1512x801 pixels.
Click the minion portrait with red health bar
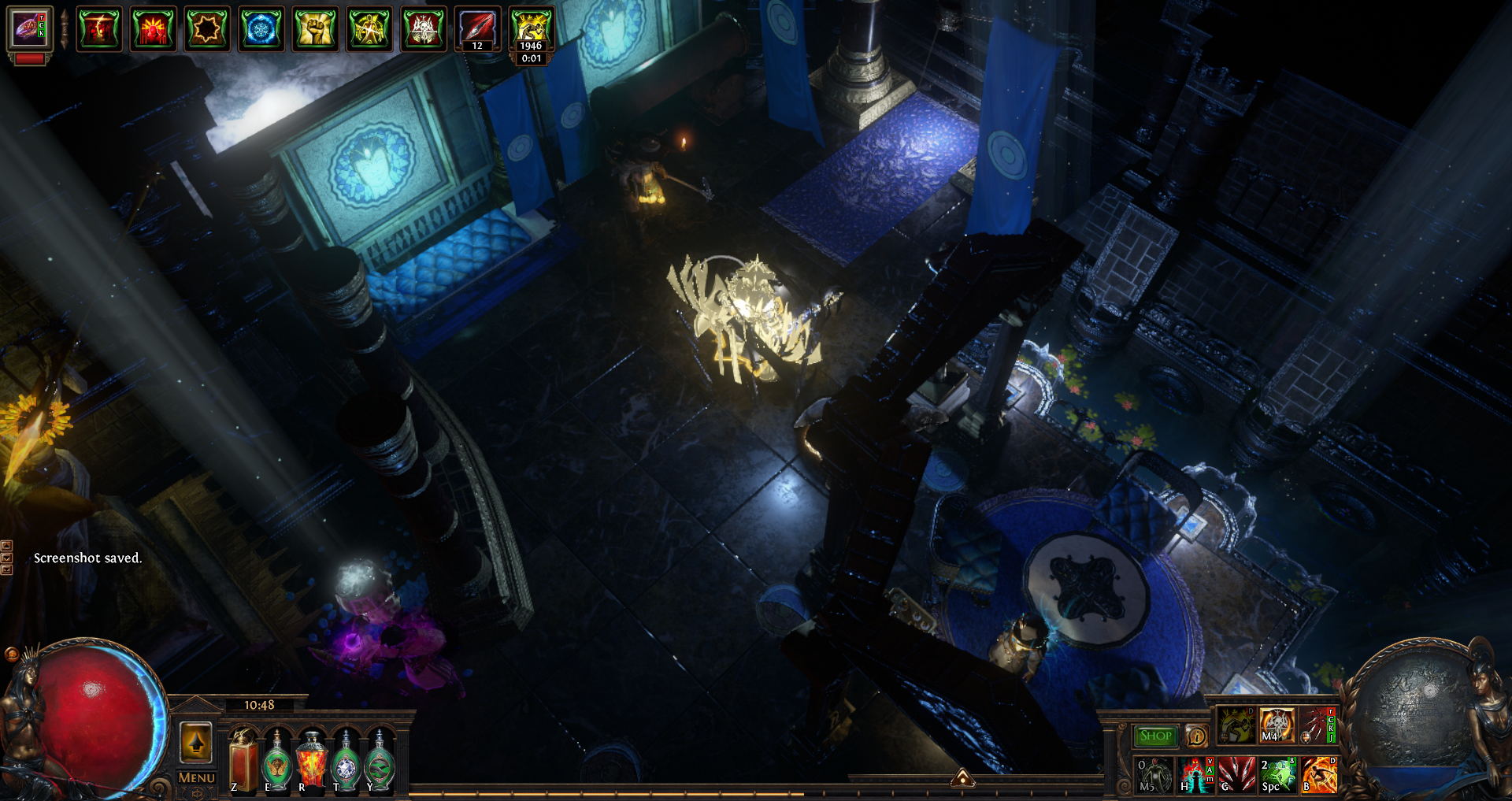click(30, 32)
